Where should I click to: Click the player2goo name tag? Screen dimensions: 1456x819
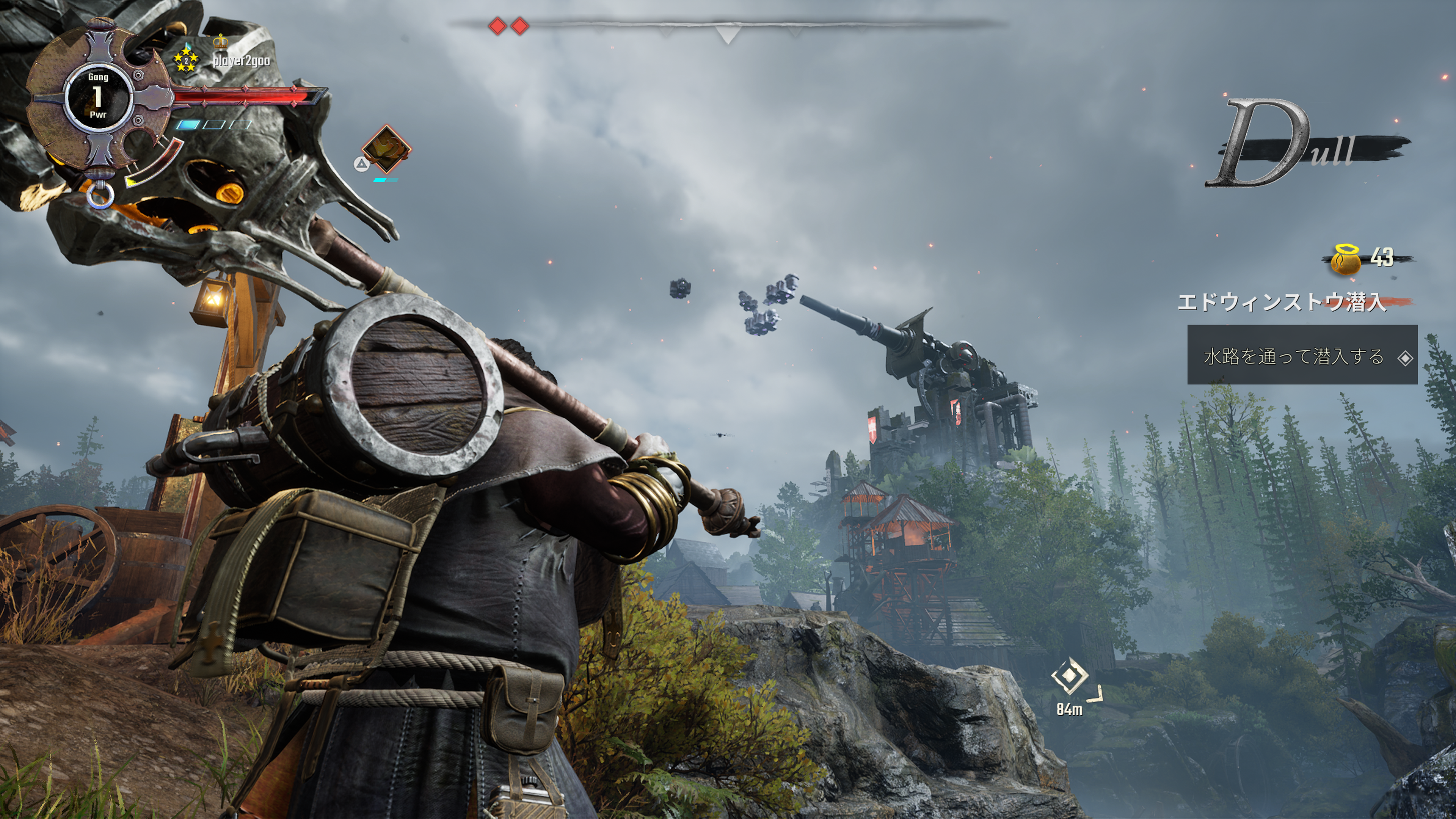click(242, 61)
